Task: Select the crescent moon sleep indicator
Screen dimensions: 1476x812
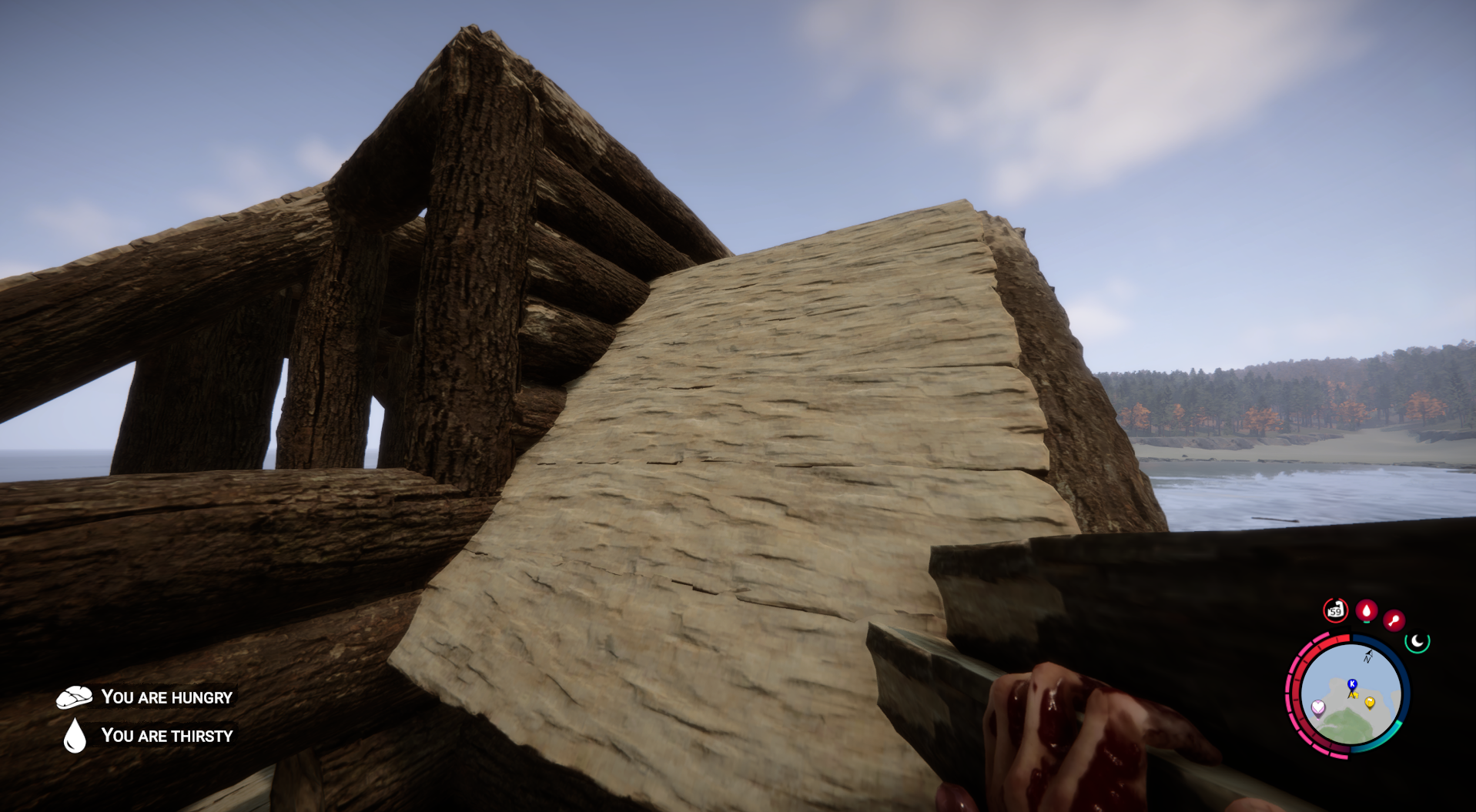Action: point(1417,640)
